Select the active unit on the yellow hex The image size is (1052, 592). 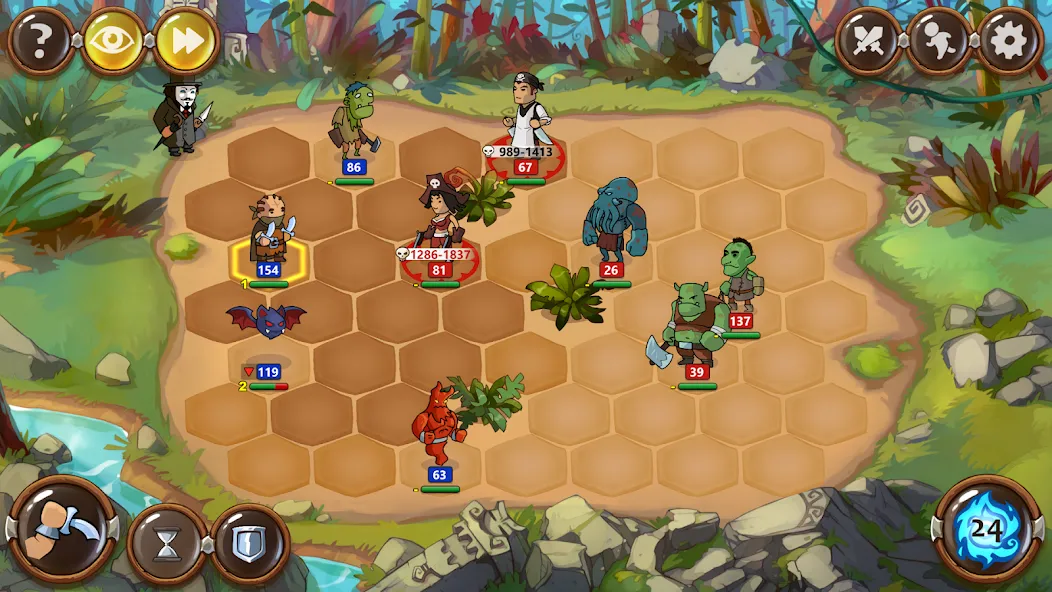(x=268, y=234)
